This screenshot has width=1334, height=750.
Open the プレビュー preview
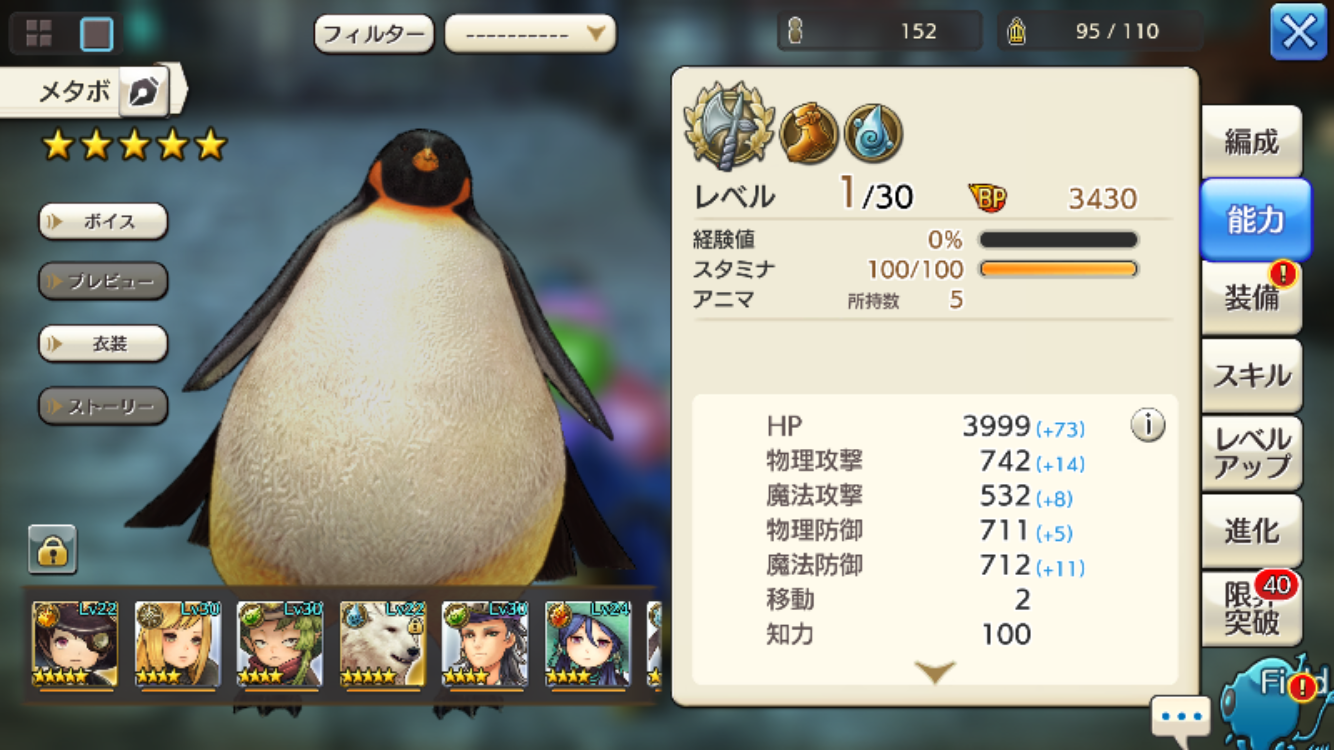click(x=103, y=282)
